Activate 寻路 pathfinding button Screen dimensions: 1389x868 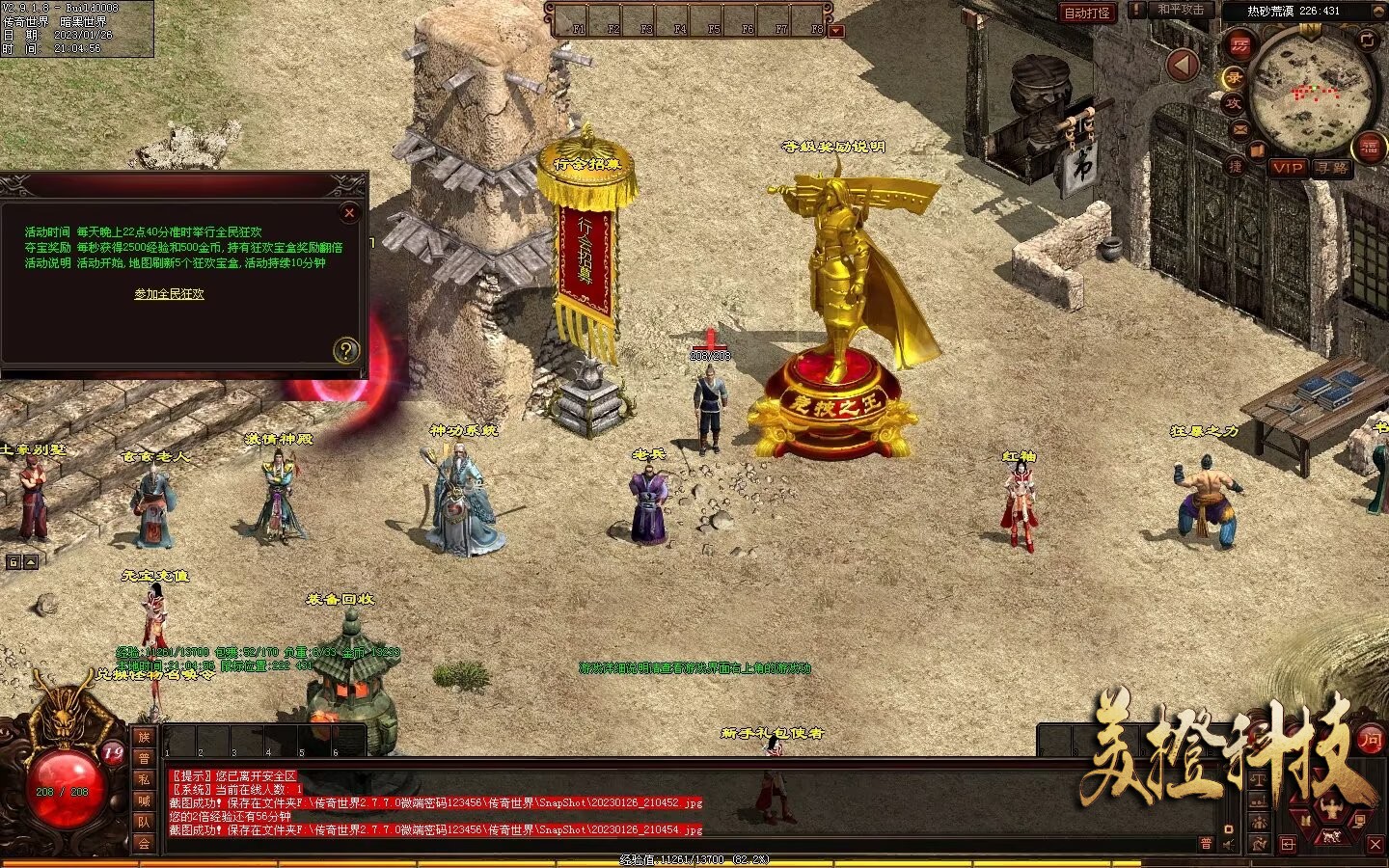click(1332, 167)
